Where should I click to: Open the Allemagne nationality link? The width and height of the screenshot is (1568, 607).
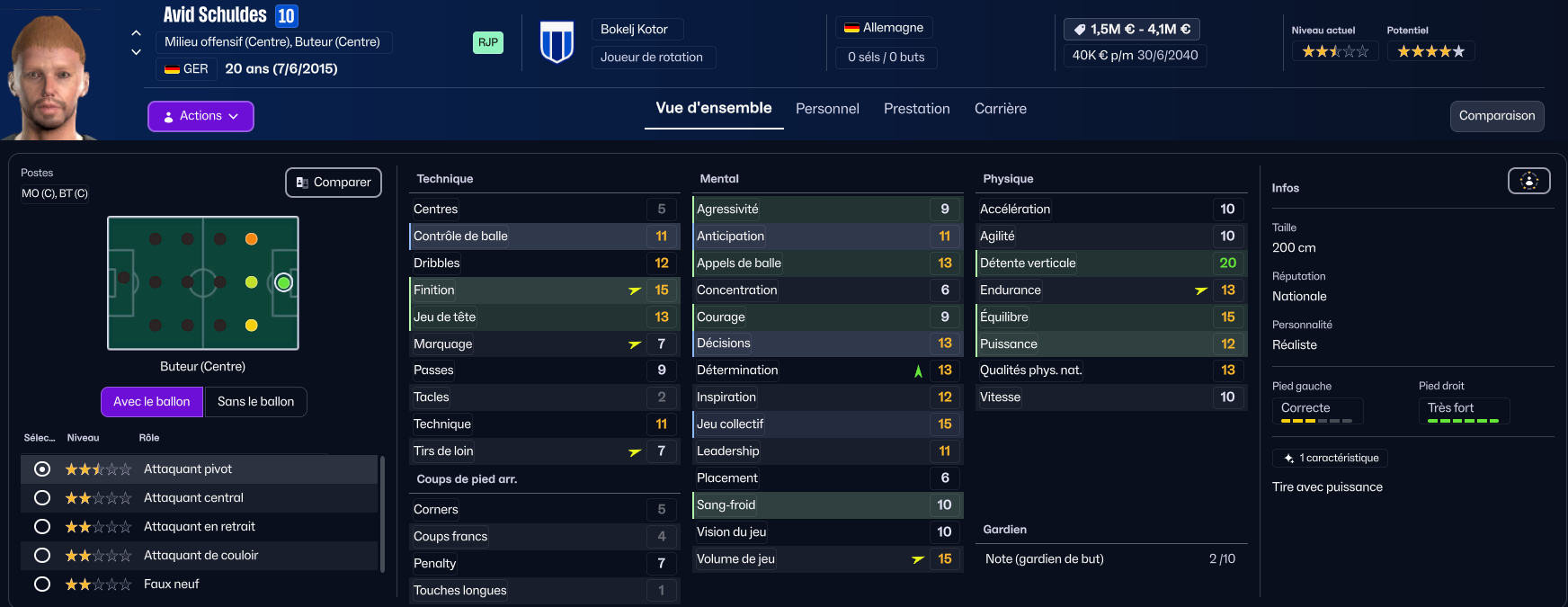[885, 28]
